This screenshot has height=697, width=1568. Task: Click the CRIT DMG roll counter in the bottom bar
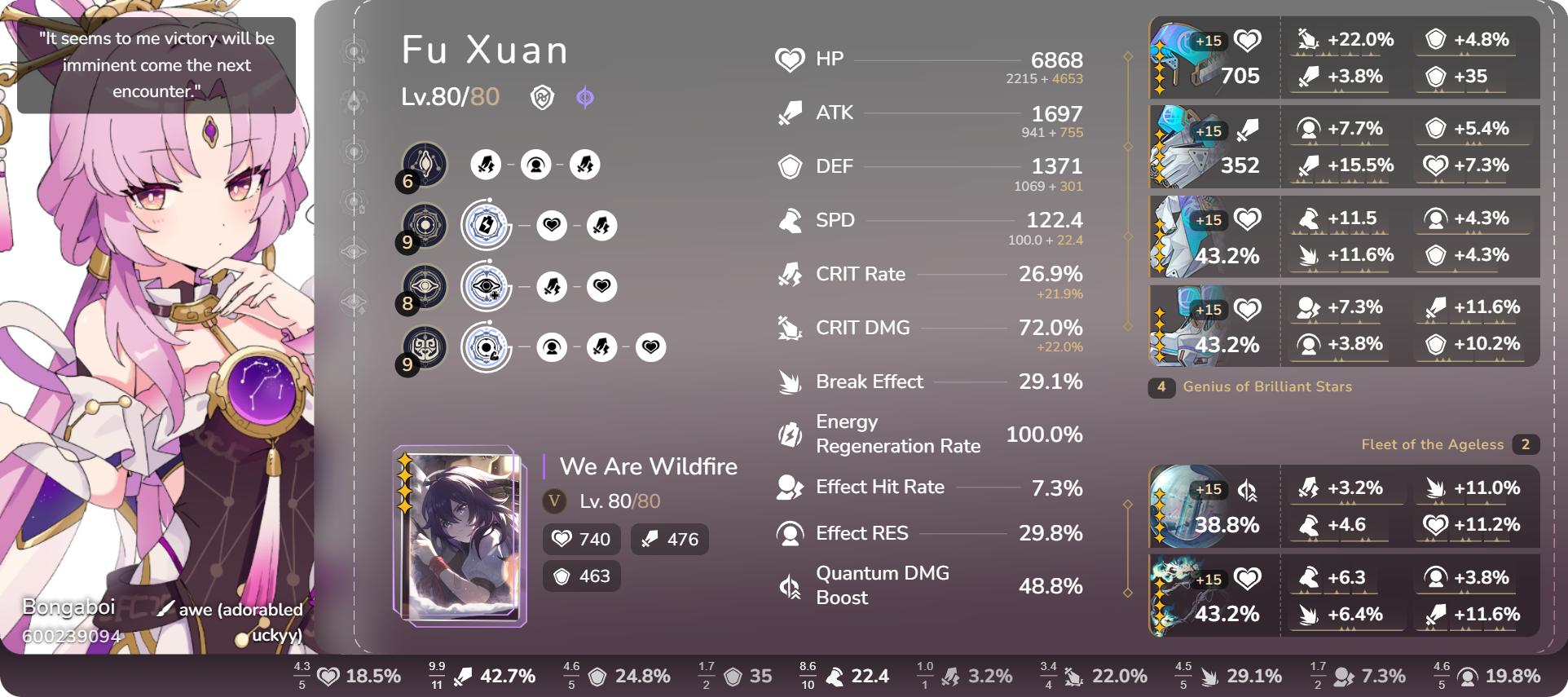click(x=1049, y=675)
